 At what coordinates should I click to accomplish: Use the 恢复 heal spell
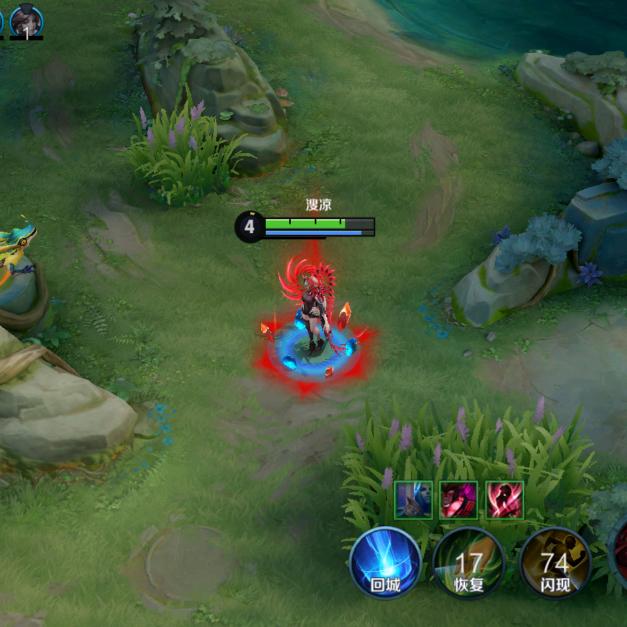[468, 564]
